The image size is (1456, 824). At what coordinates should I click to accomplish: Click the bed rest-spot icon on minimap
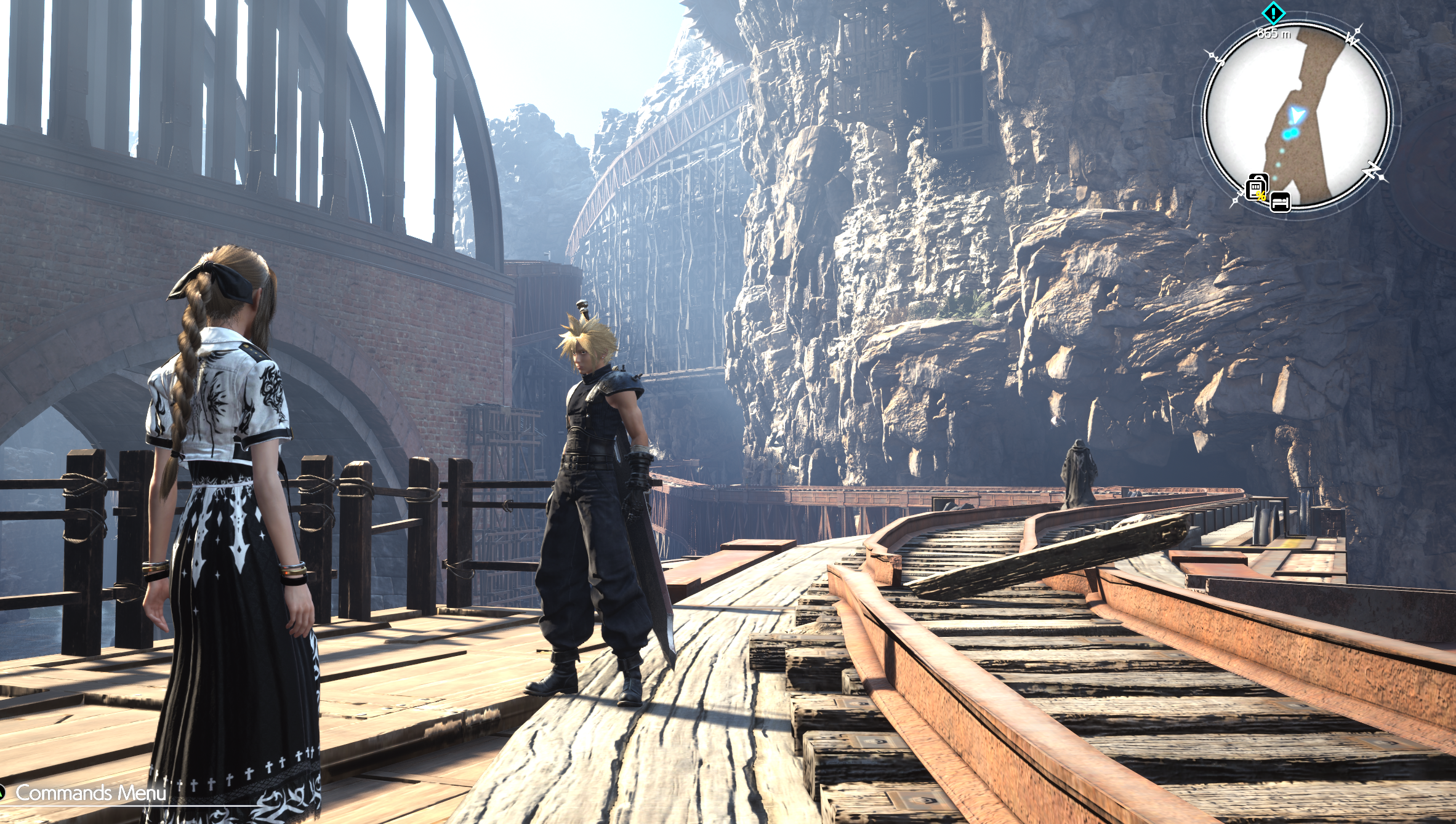(1281, 202)
